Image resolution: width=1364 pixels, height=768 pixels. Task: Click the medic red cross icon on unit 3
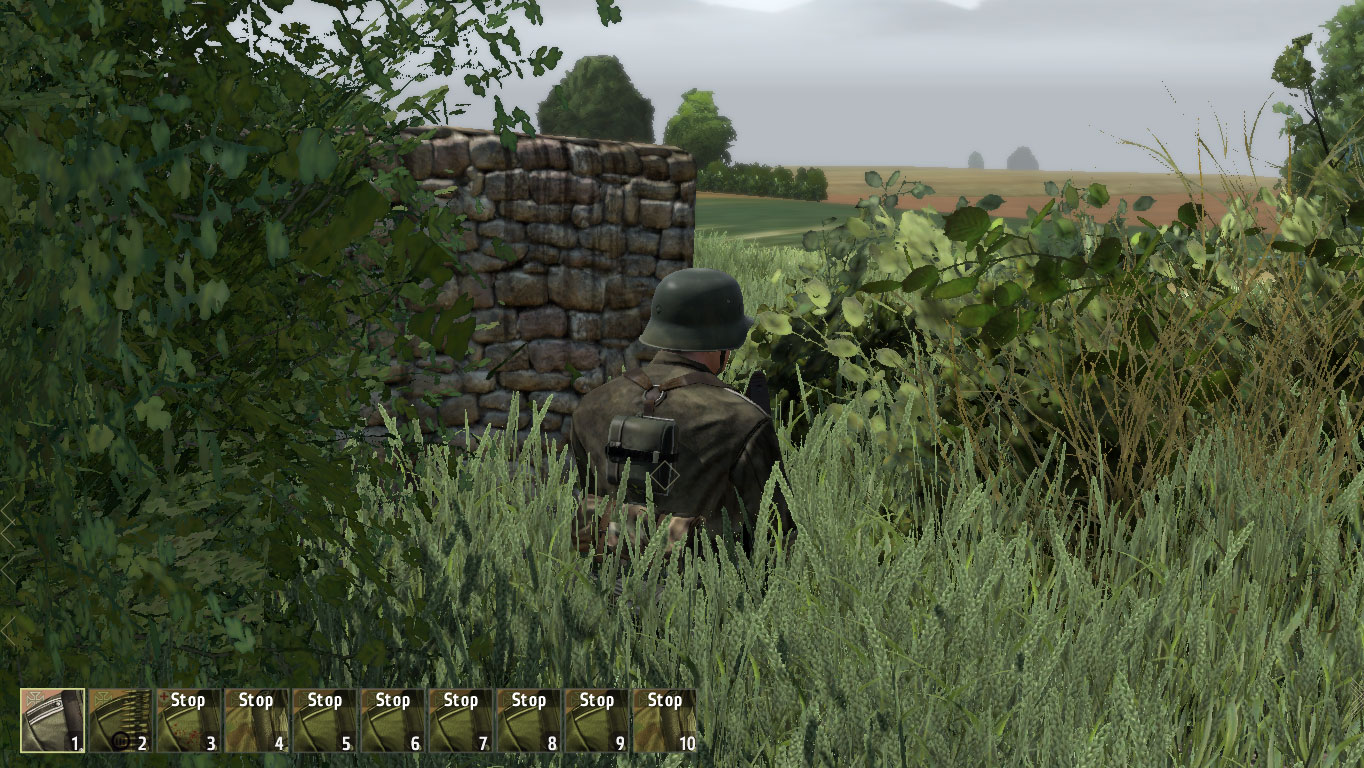pyautogui.click(x=164, y=698)
